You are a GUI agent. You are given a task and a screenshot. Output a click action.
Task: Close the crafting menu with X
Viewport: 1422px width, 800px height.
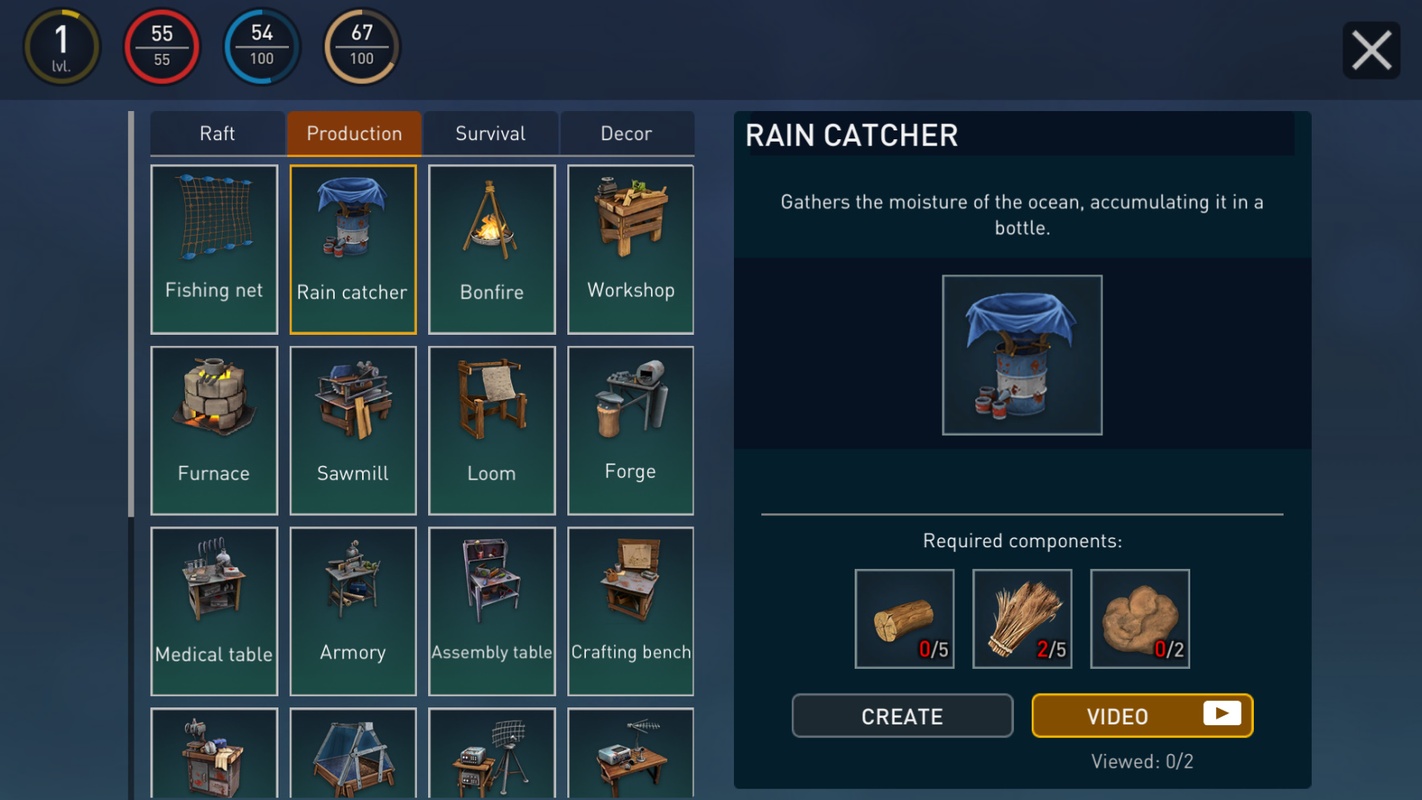click(x=1371, y=50)
